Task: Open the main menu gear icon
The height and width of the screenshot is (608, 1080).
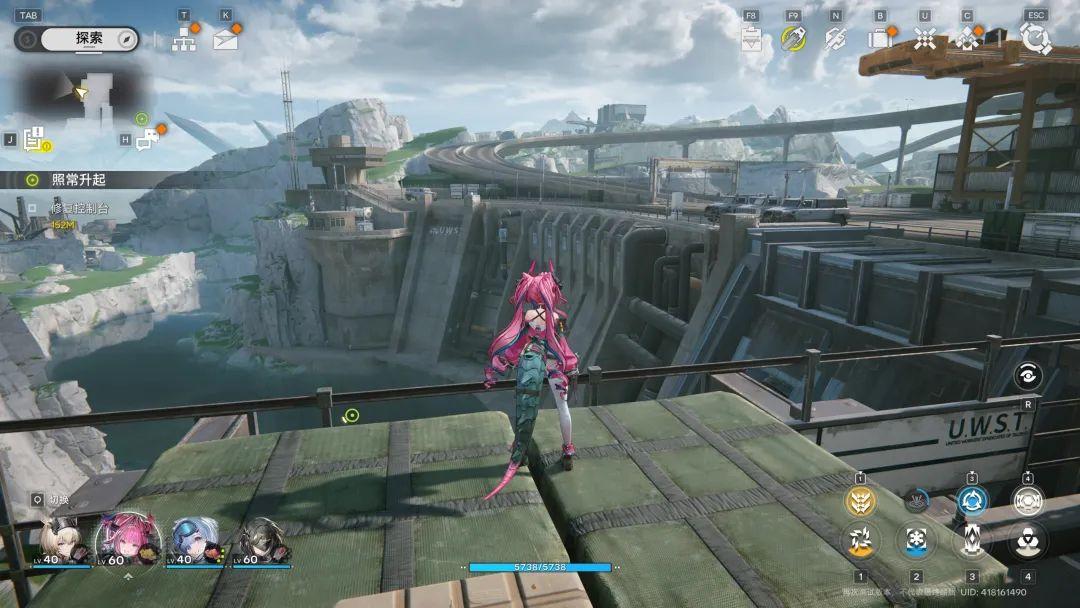Action: pos(1035,39)
